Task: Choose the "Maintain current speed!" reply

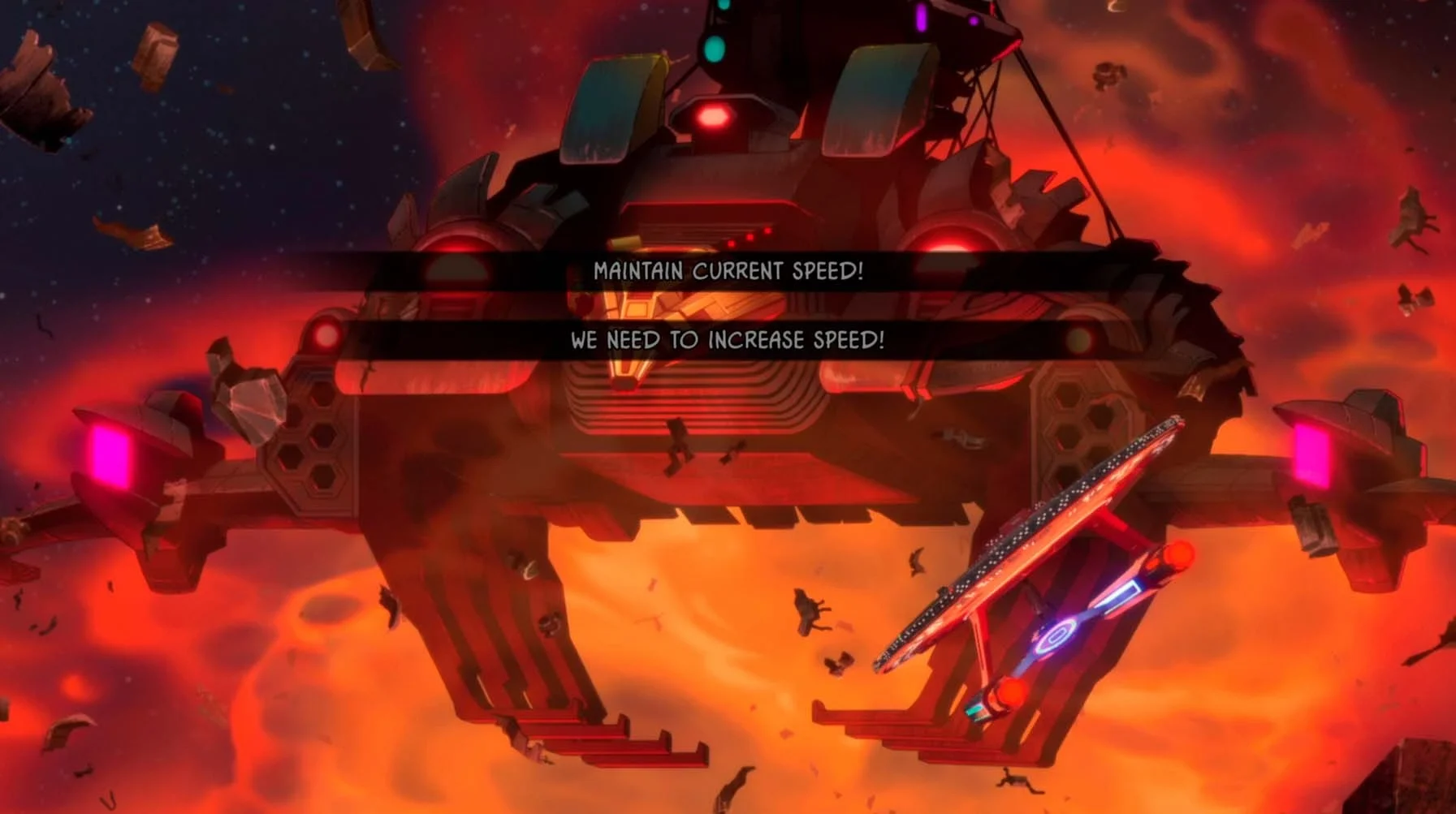Action: [728, 271]
